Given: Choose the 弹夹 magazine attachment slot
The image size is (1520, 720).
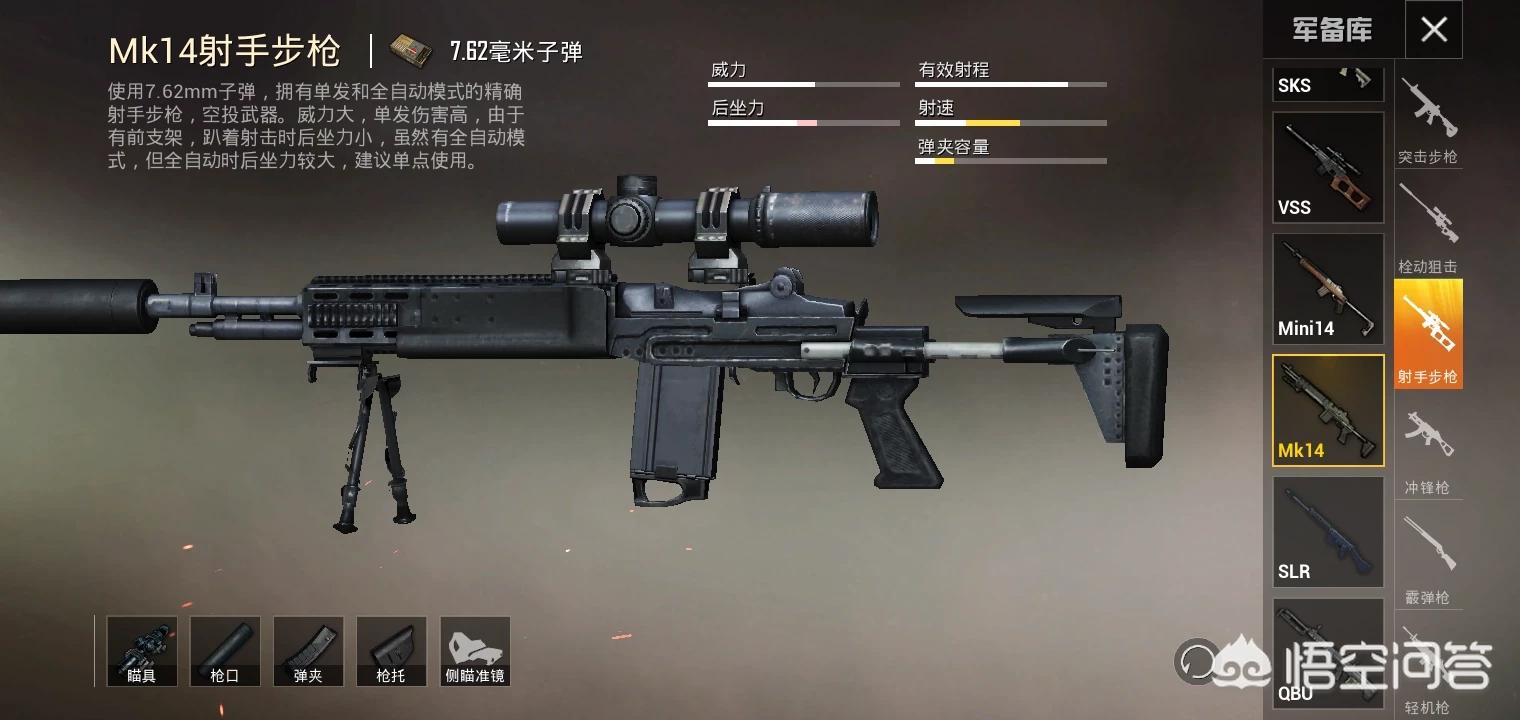Looking at the screenshot, I should 308,651.
